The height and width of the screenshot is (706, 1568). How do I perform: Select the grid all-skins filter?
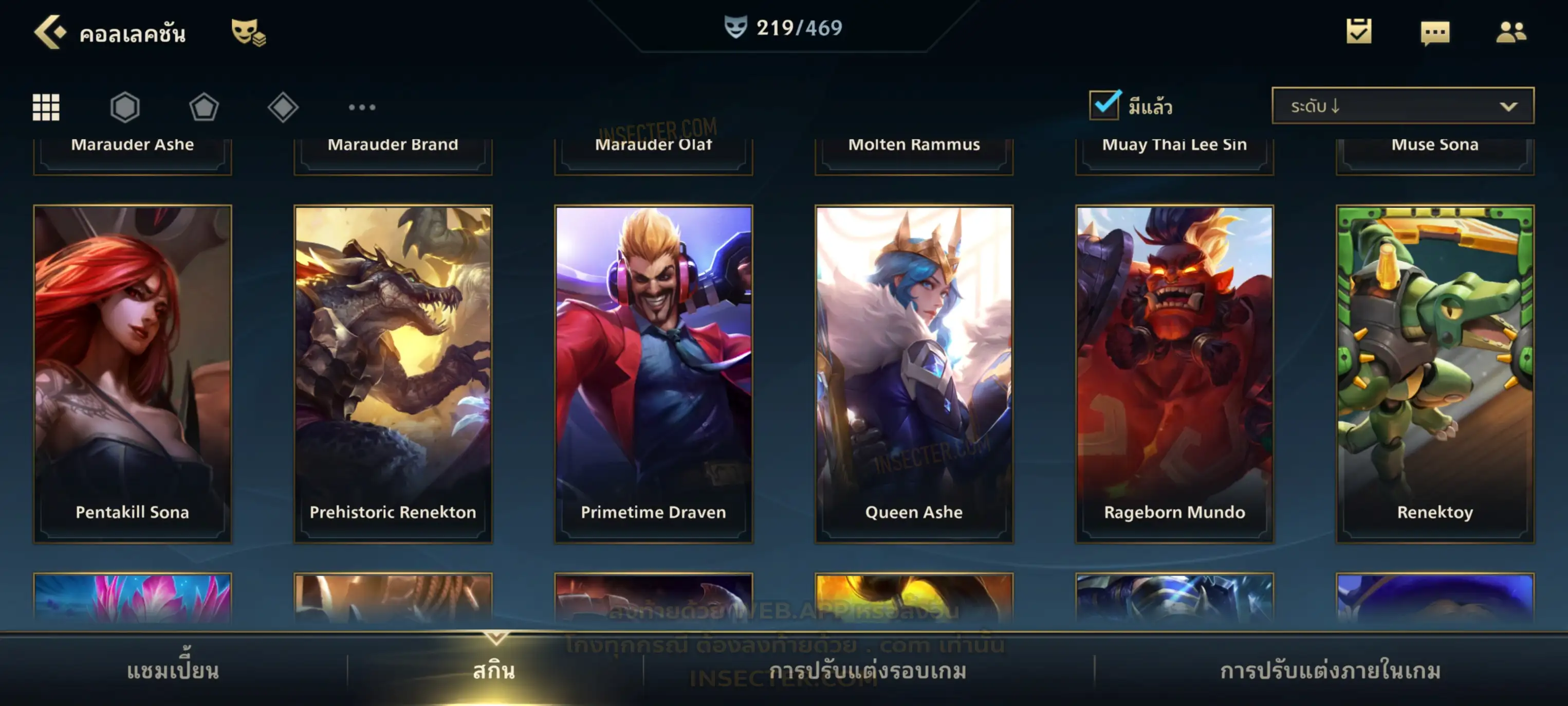tap(46, 107)
